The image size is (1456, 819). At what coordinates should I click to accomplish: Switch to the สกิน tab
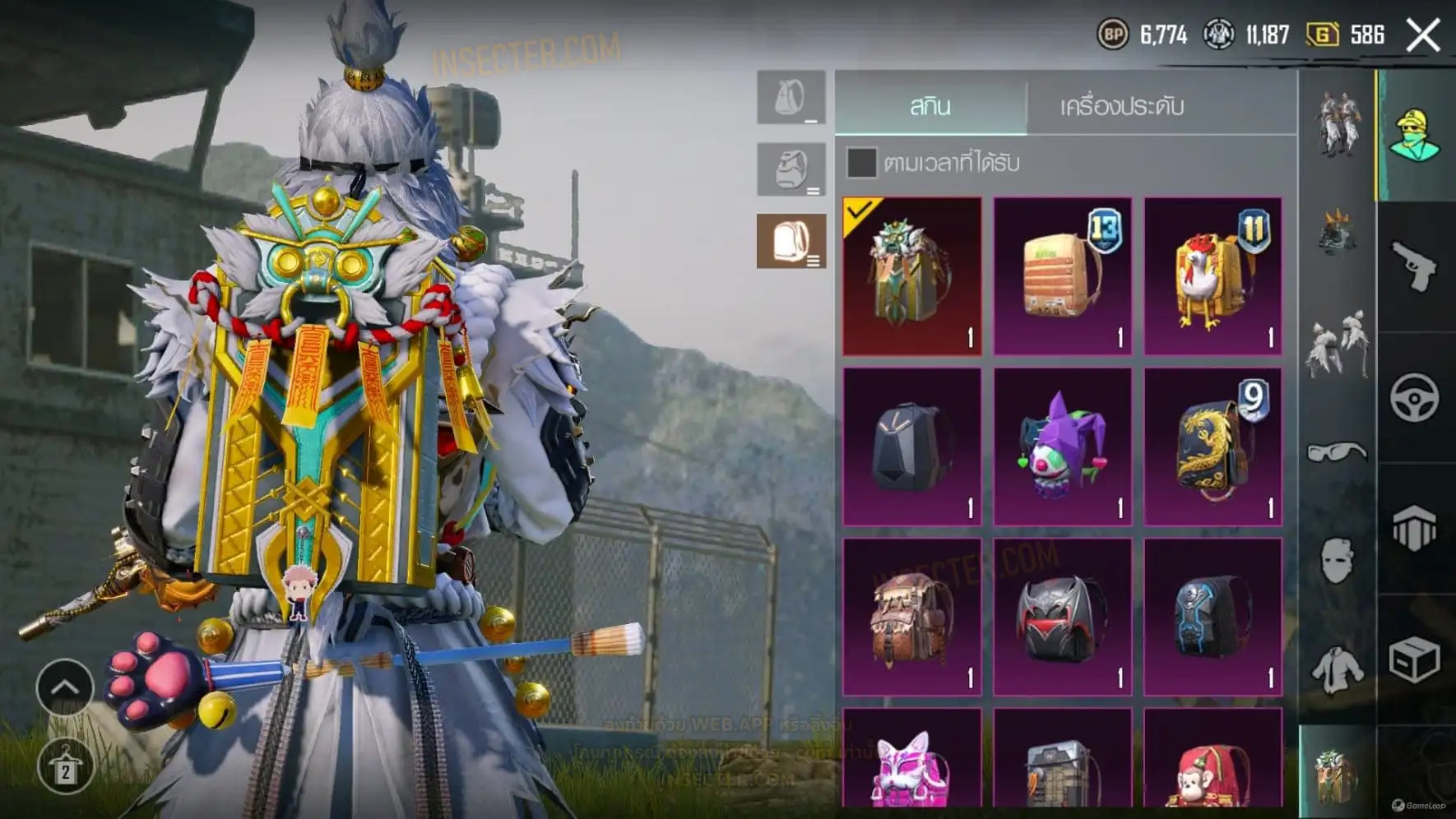click(x=930, y=106)
